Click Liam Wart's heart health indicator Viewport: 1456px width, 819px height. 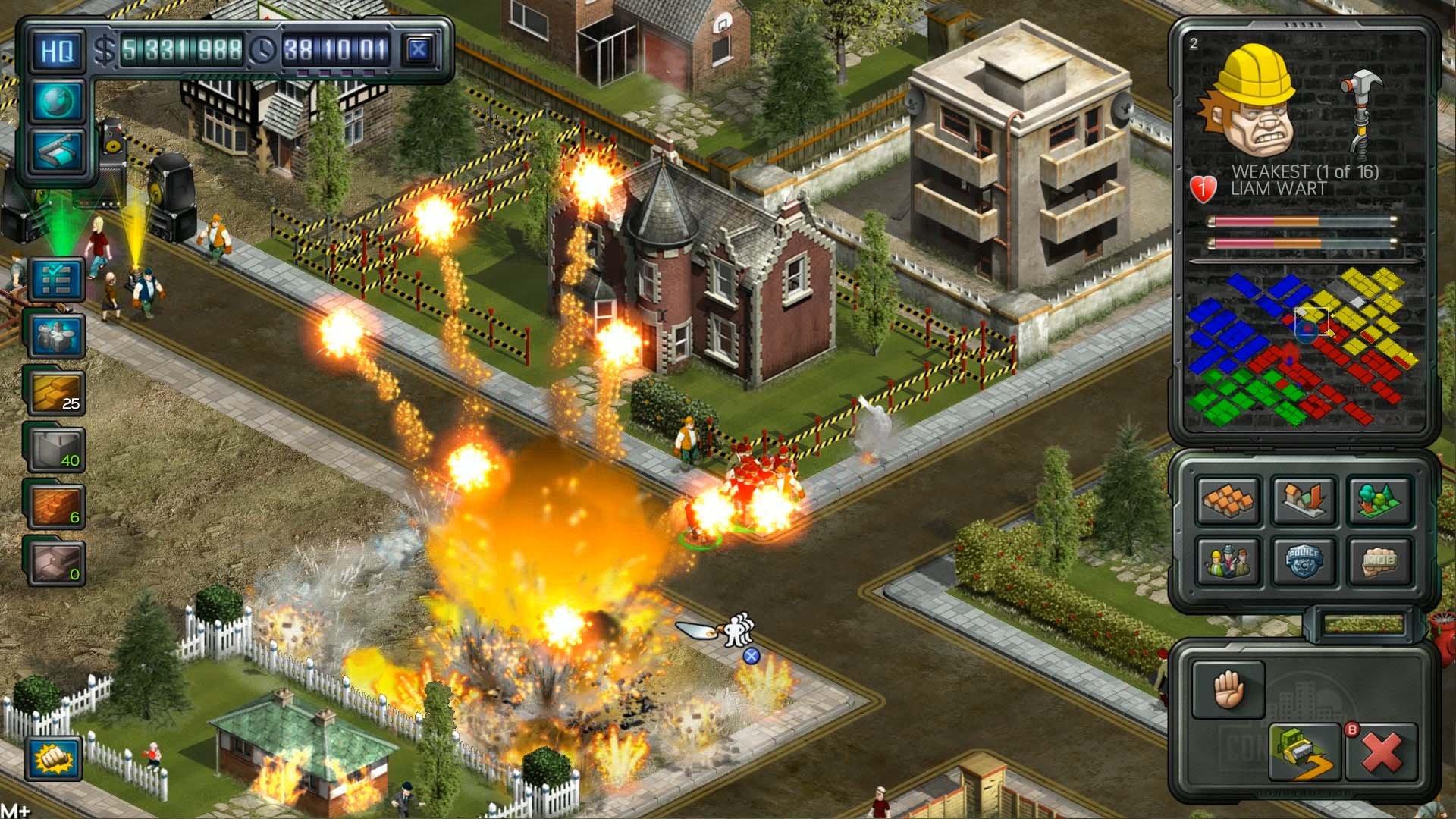[x=1203, y=190]
